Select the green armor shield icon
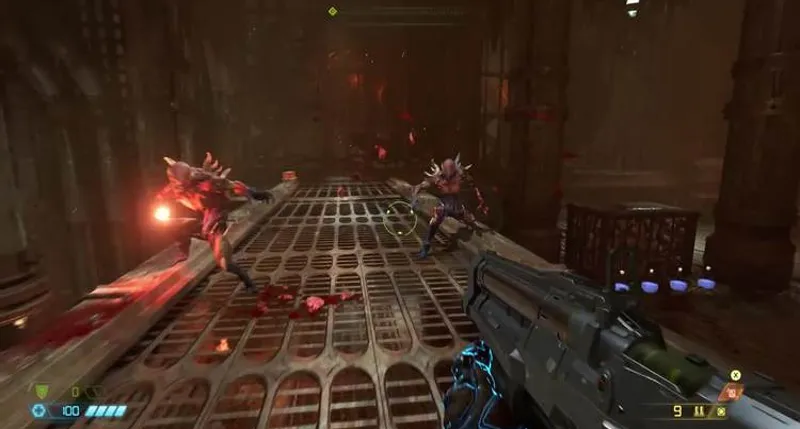 pos(40,392)
